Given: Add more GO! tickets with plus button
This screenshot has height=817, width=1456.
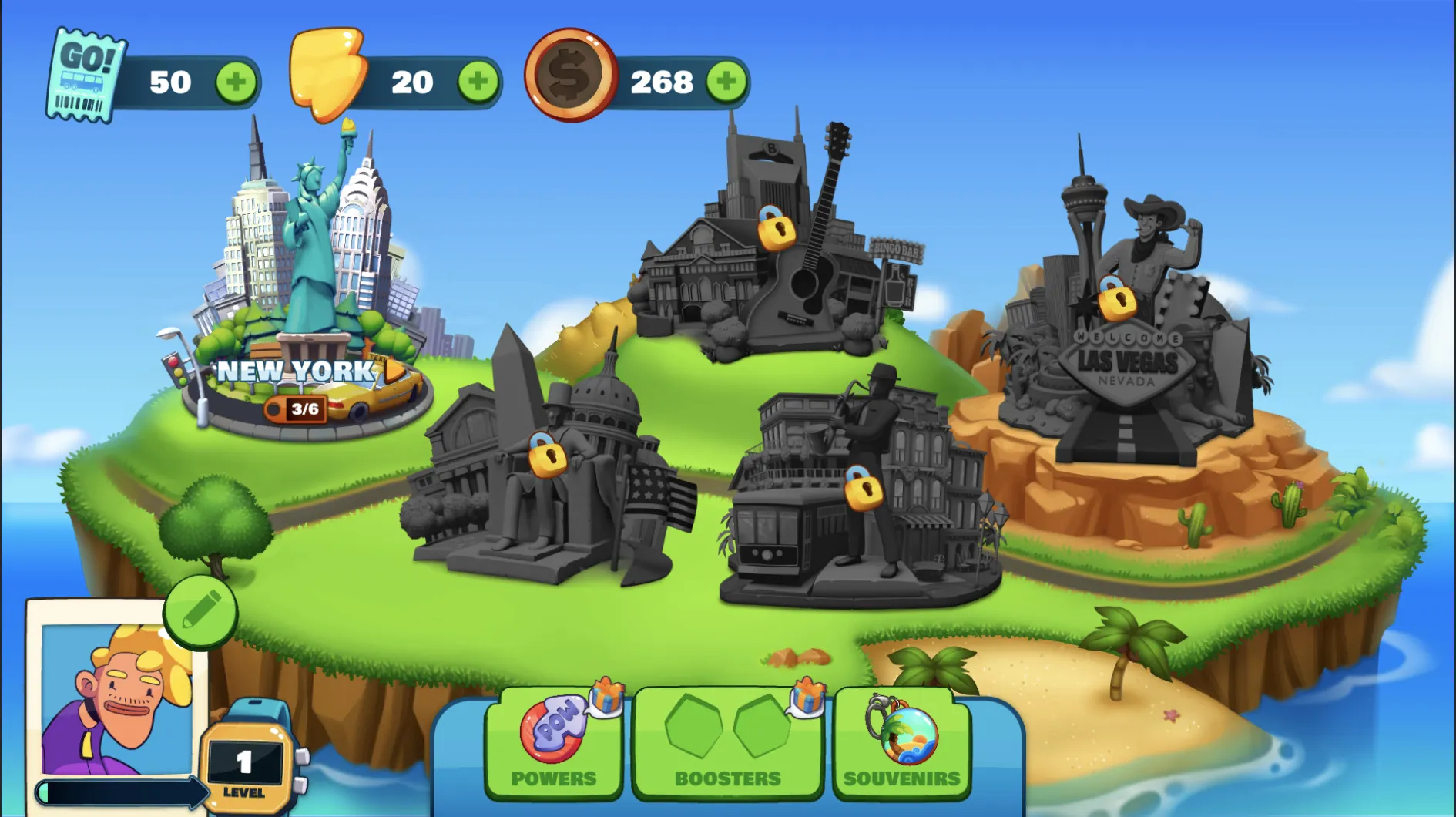Looking at the screenshot, I should [236, 82].
